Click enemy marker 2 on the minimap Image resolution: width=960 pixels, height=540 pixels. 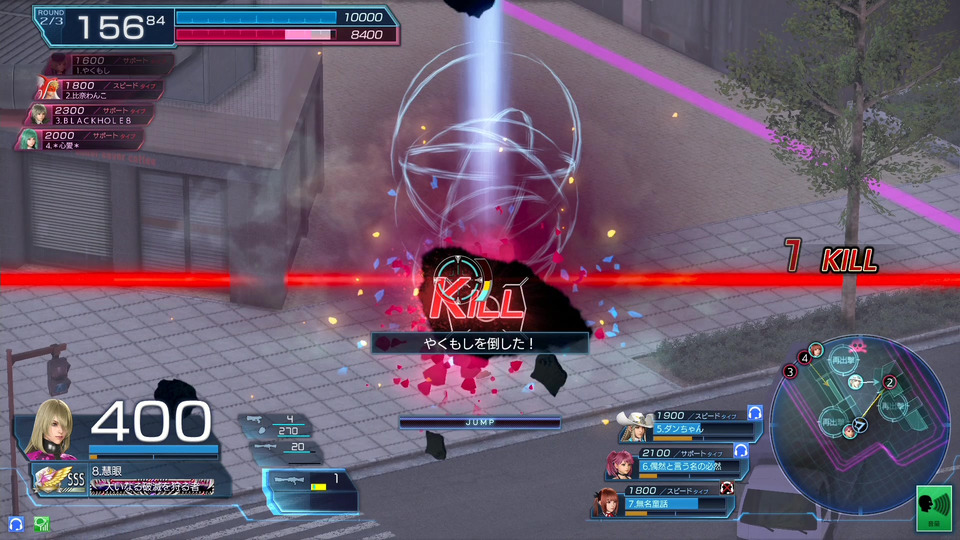890,382
